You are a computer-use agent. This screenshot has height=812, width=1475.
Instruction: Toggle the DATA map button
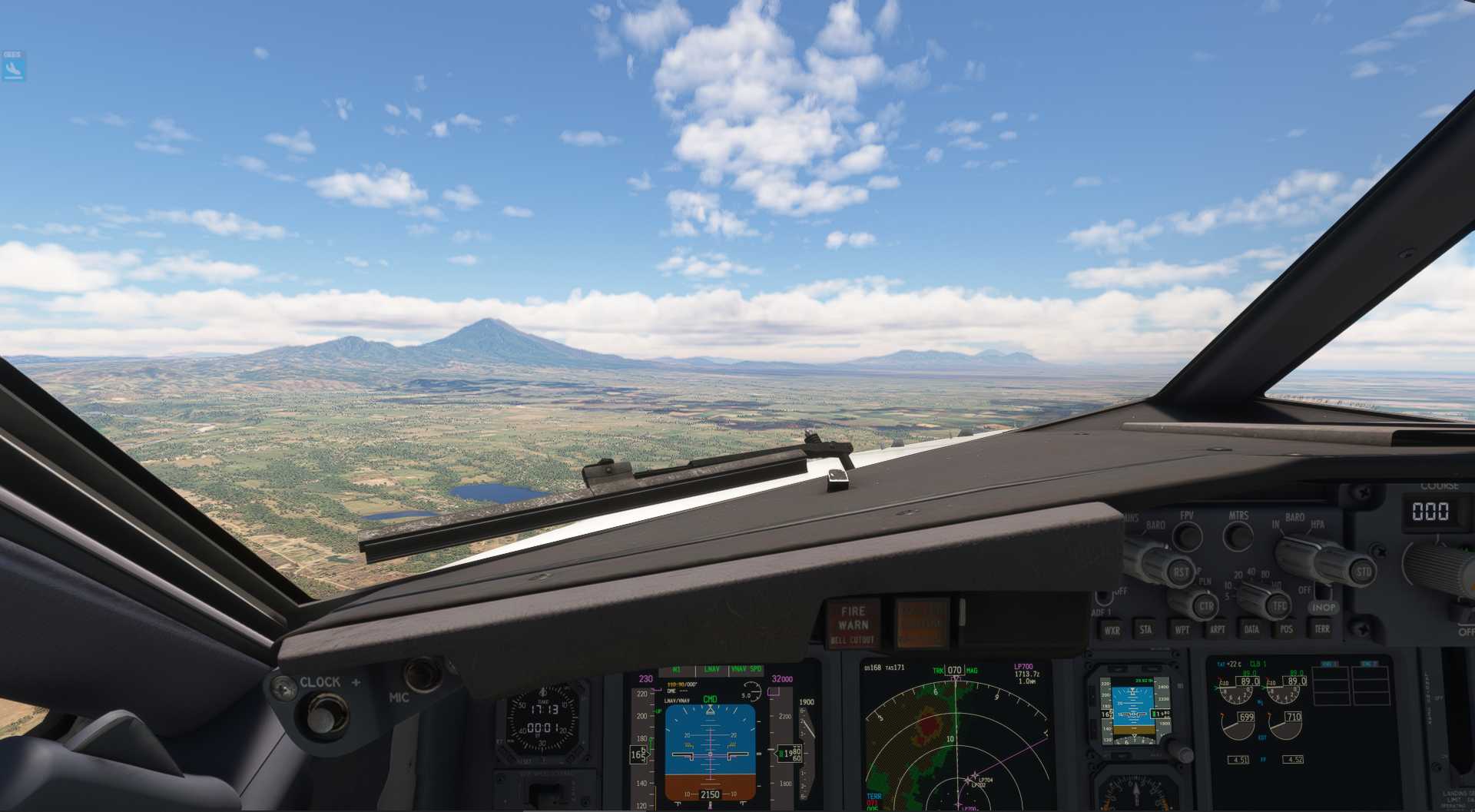click(1251, 629)
